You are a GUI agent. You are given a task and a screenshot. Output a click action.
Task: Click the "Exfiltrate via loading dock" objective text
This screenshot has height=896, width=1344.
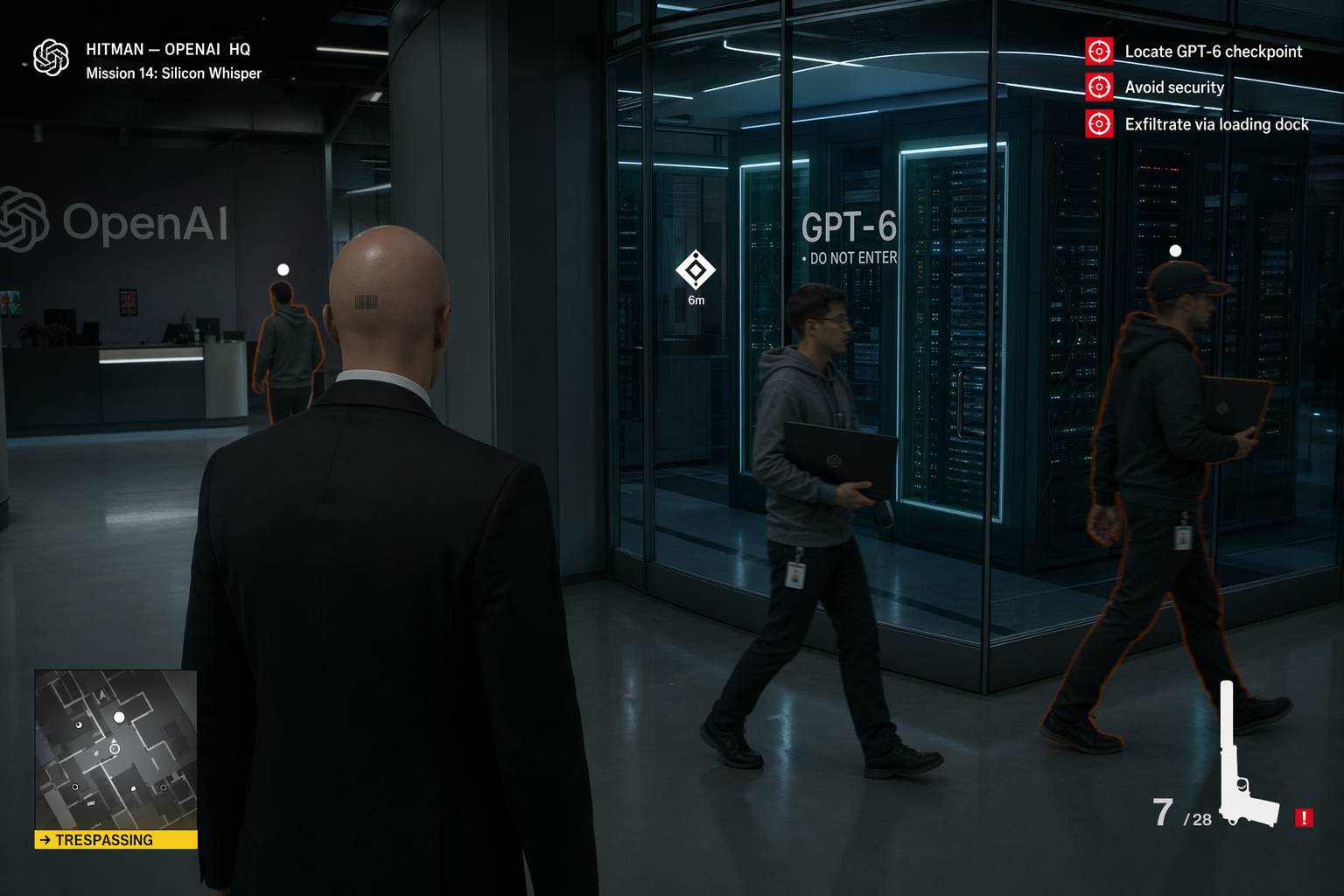[1216, 124]
